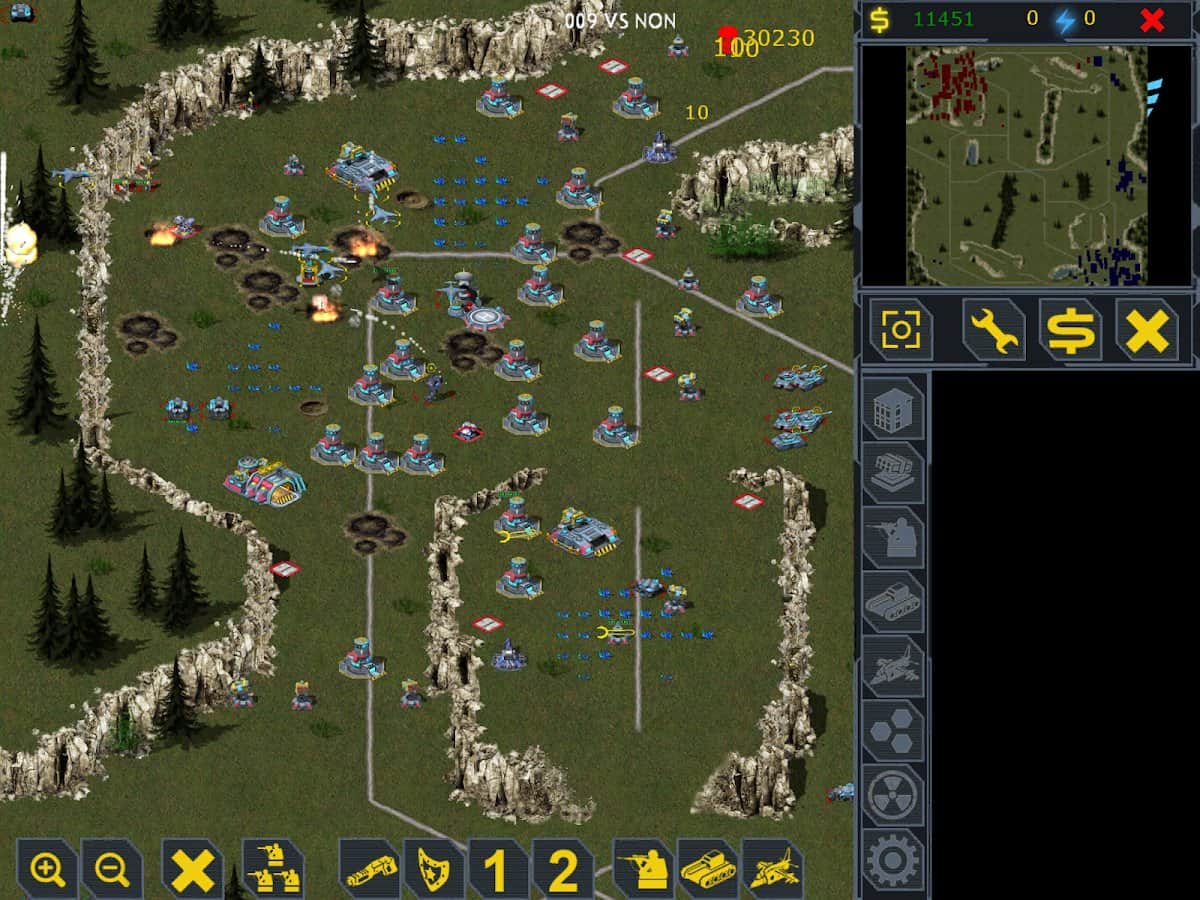Screen dimensions: 1200x900
Task: Open the buildings construction tab
Action: (x=893, y=408)
